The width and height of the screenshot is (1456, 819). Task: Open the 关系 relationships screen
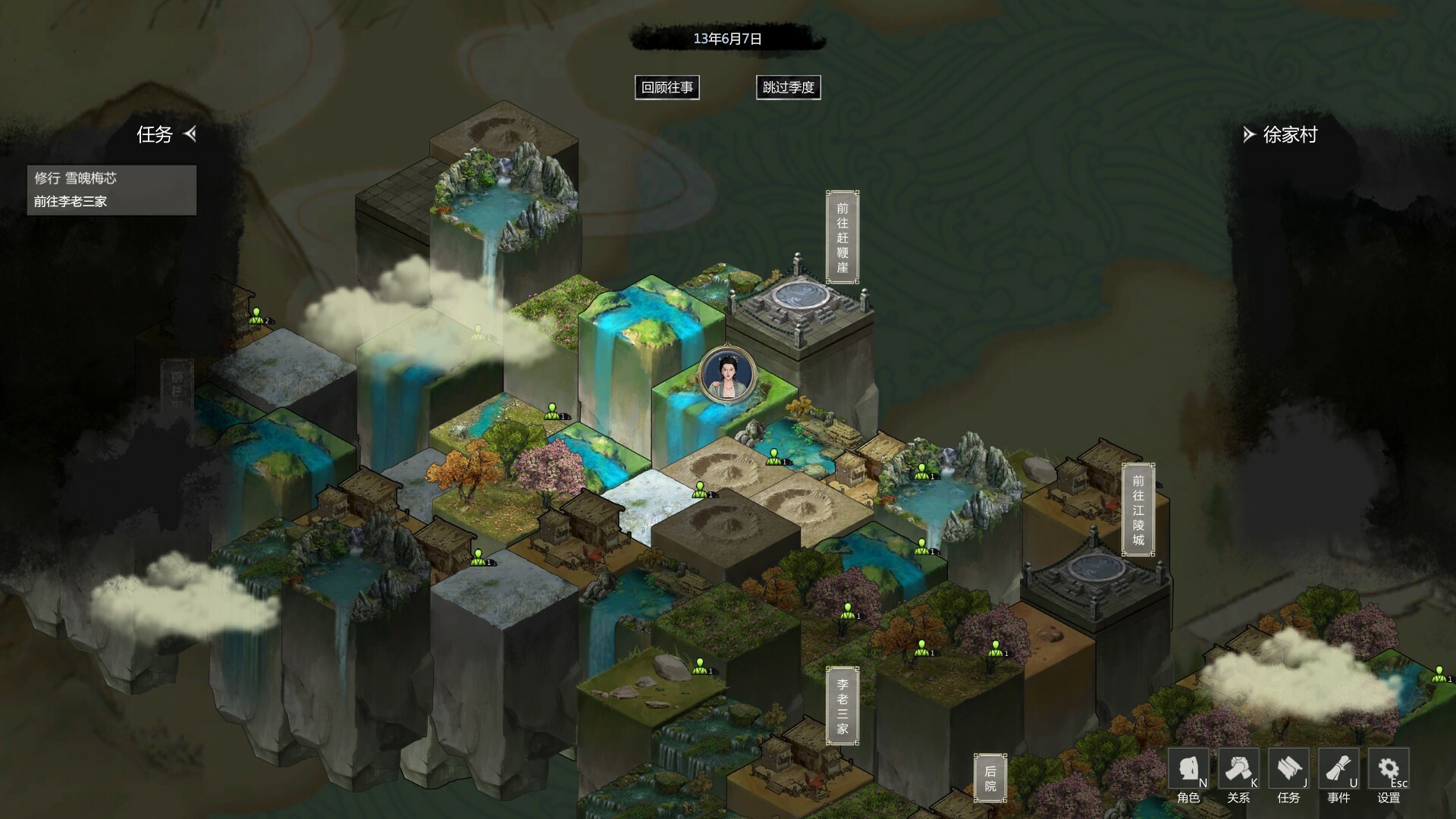tap(1238, 775)
